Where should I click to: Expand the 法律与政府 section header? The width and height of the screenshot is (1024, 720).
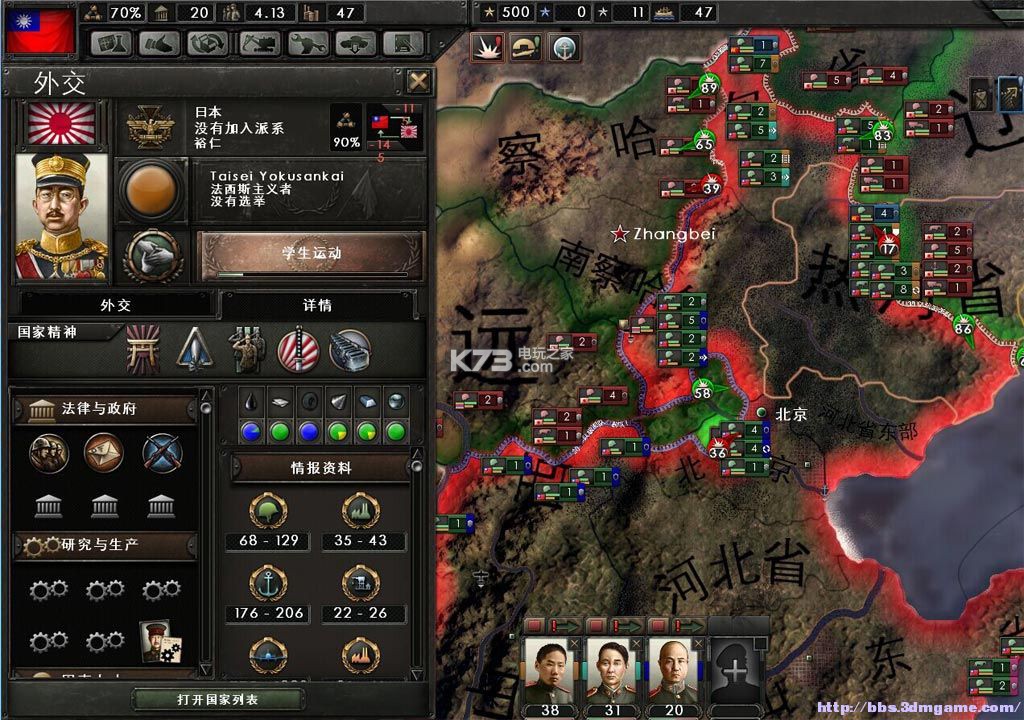(105, 408)
